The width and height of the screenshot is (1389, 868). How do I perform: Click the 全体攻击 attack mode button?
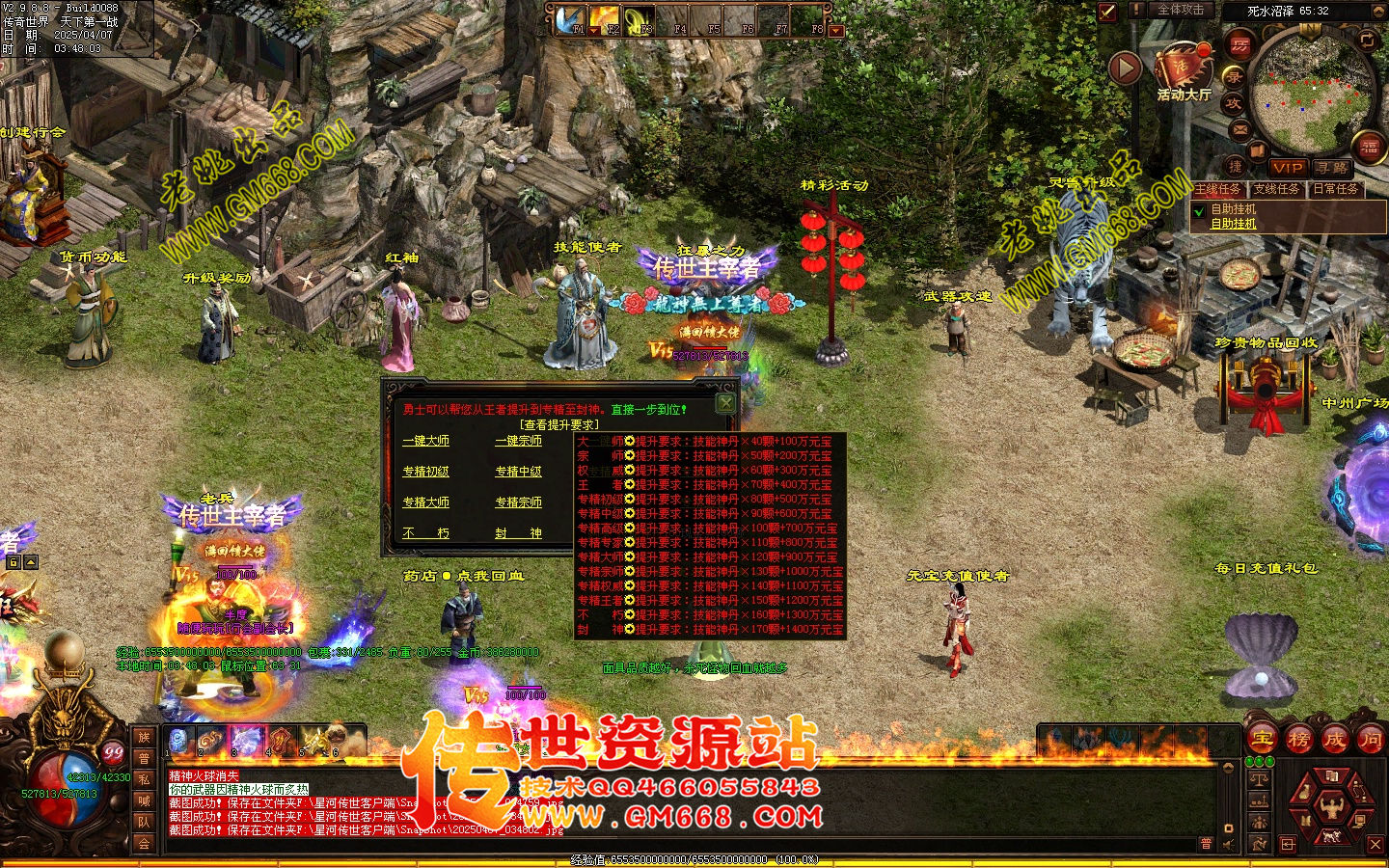pos(1180,10)
